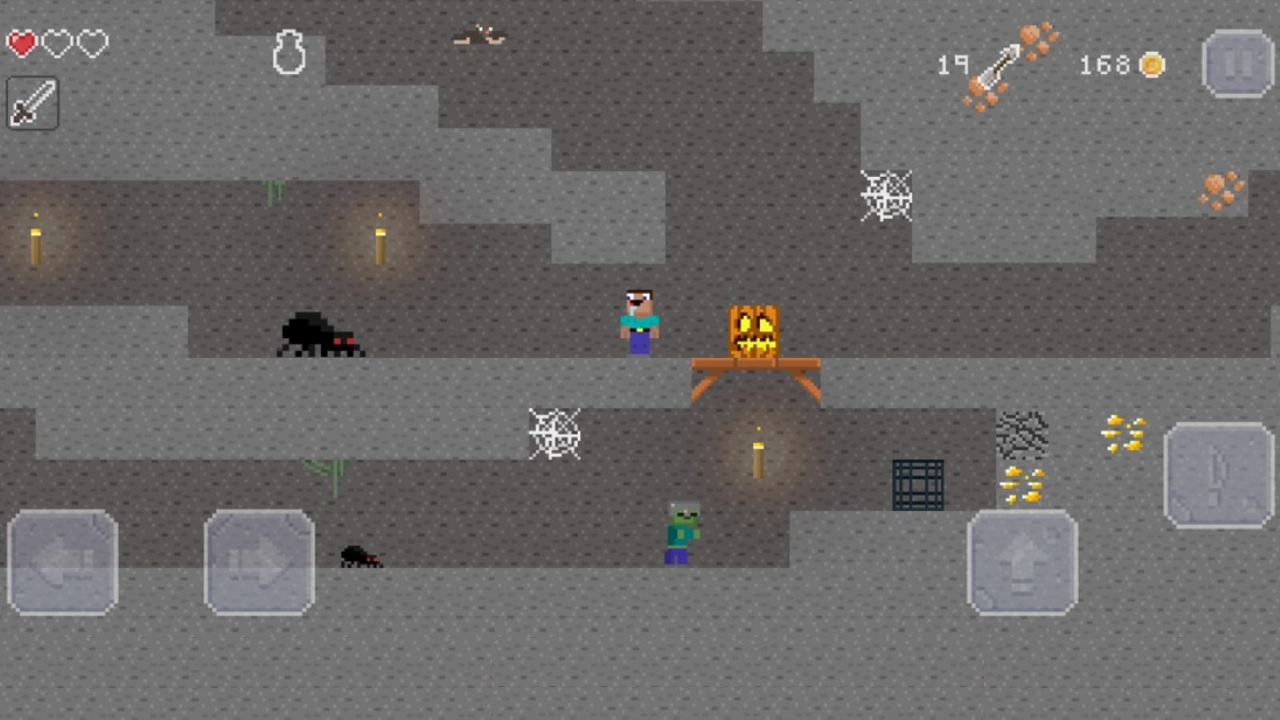1280x720 pixels.
Task: Click the gold coin currency icon
Action: coord(1152,65)
